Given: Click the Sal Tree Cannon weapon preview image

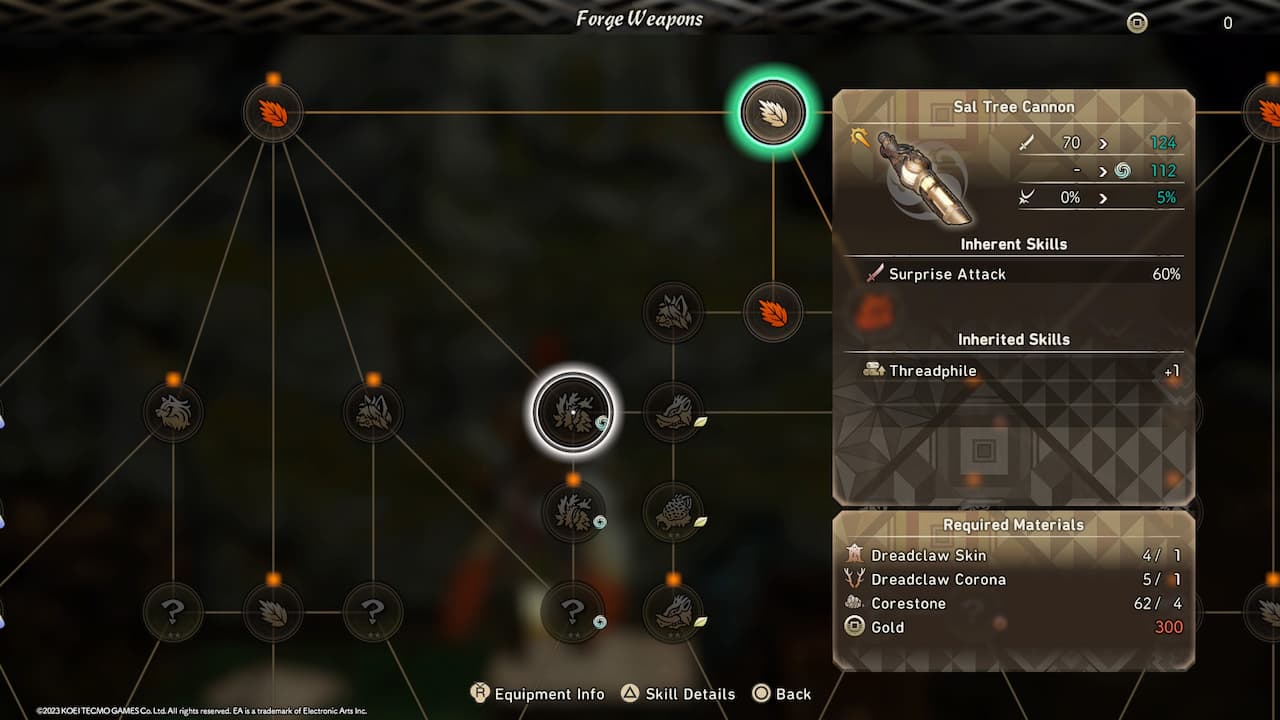Looking at the screenshot, I should point(921,175).
